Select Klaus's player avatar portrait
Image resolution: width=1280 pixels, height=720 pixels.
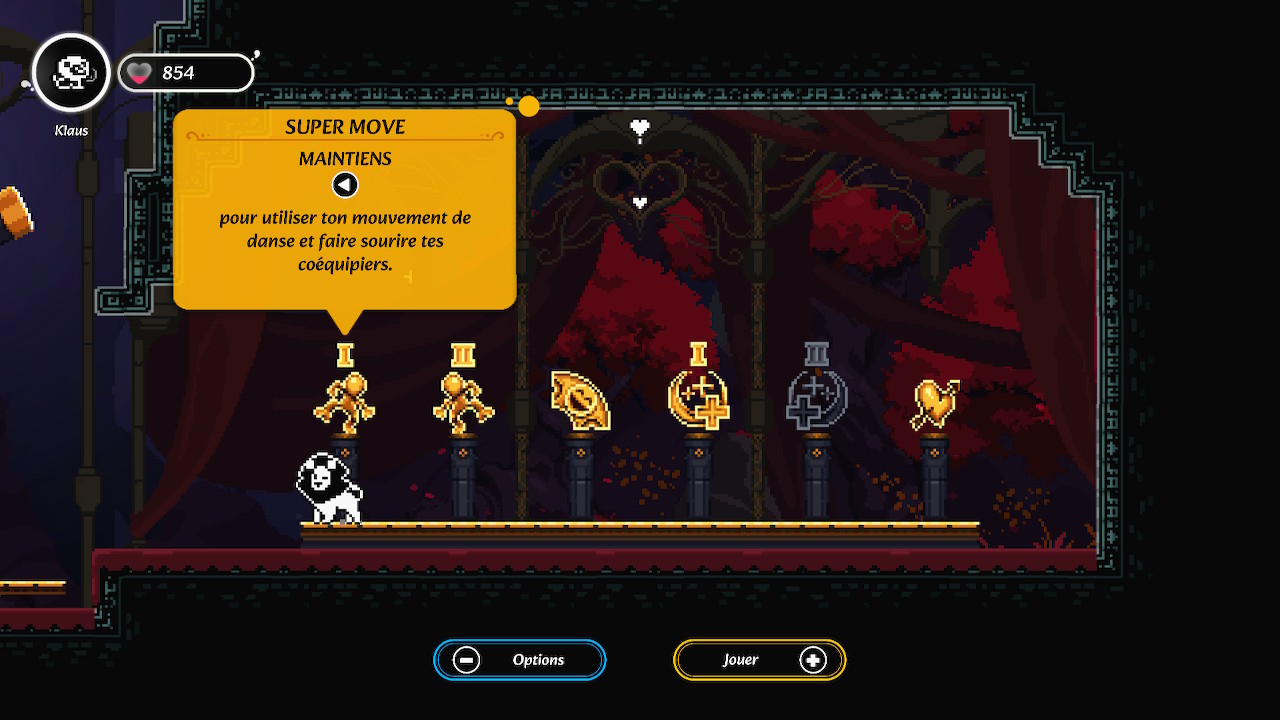(71, 72)
